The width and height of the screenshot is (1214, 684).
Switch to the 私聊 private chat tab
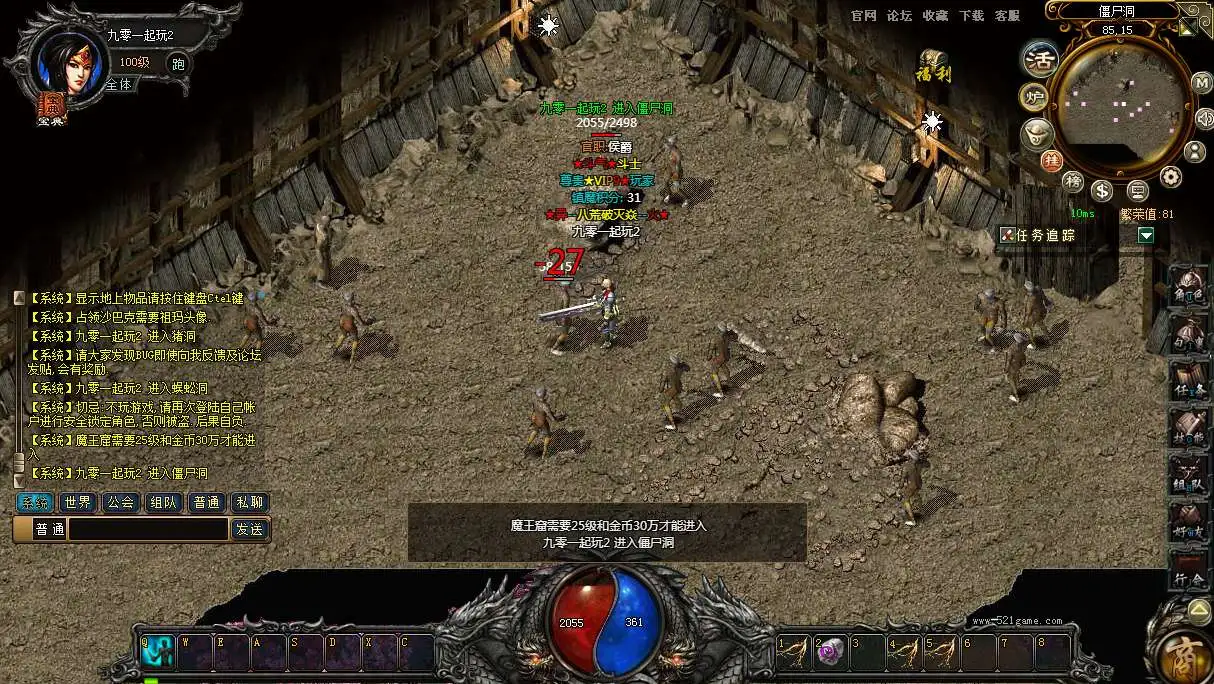point(249,502)
